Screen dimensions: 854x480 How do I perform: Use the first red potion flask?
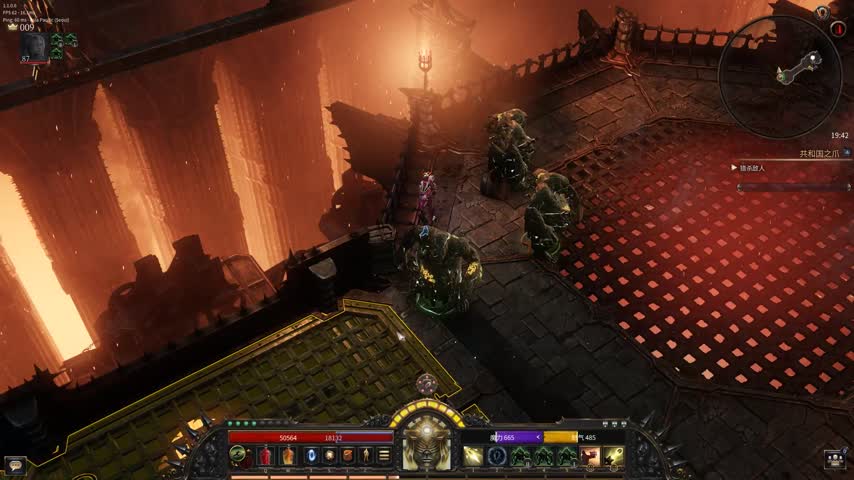click(x=266, y=456)
